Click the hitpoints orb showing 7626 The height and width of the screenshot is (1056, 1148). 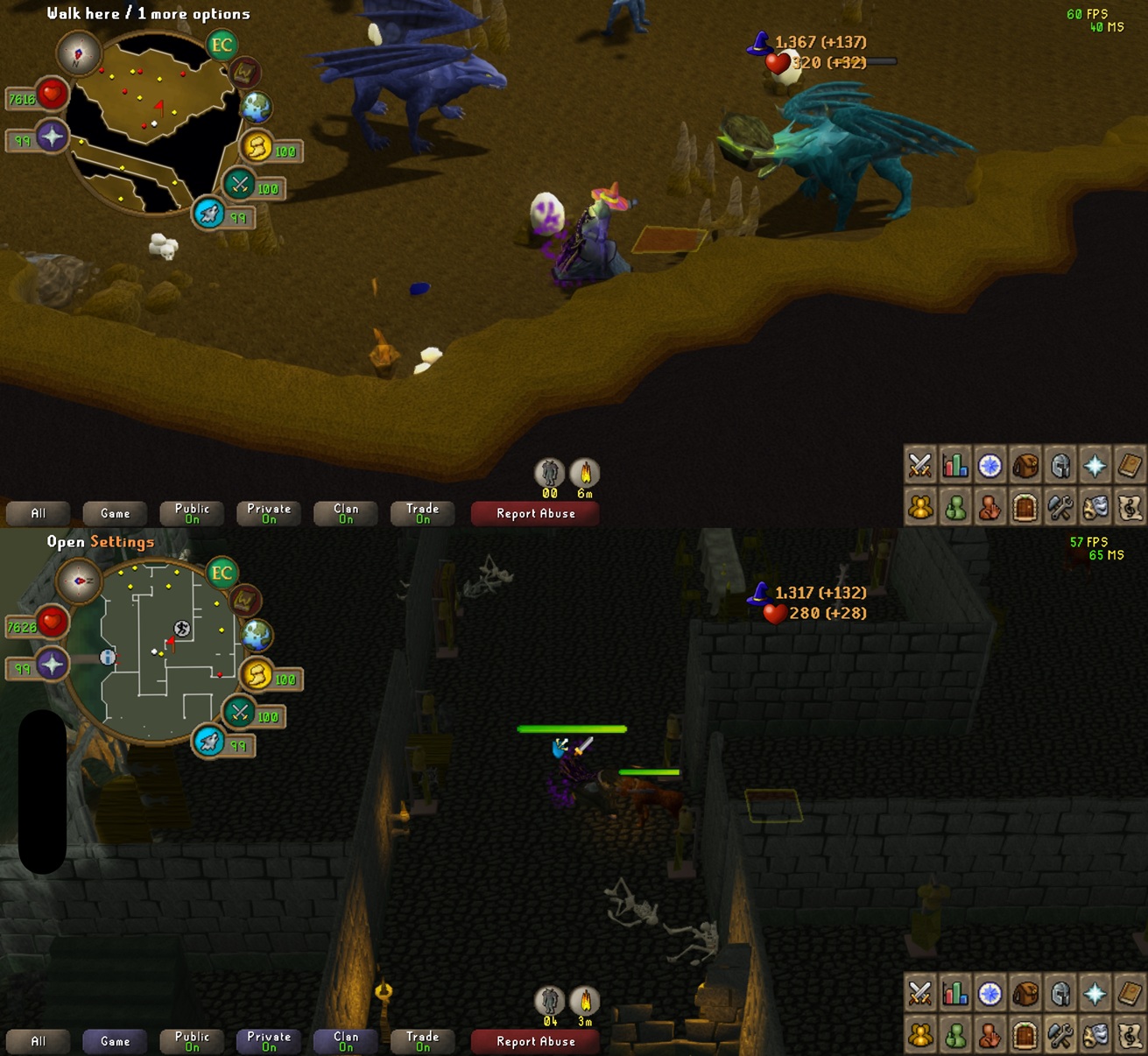click(x=51, y=622)
